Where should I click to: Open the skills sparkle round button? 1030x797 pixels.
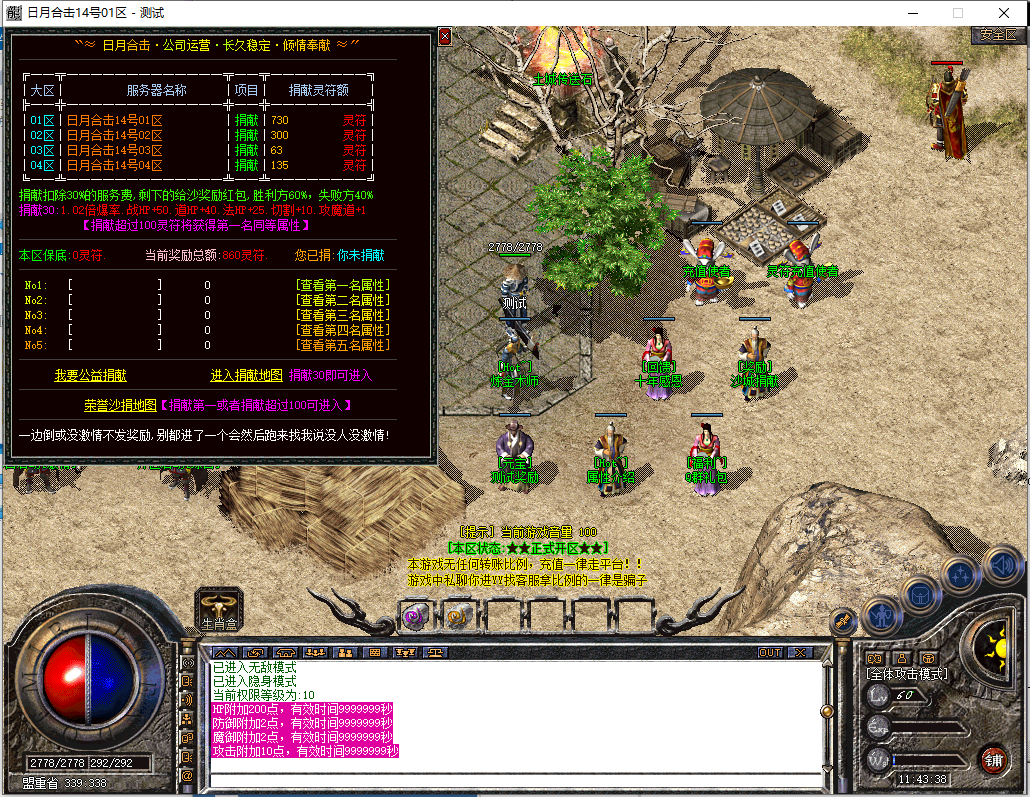[x=960, y=575]
